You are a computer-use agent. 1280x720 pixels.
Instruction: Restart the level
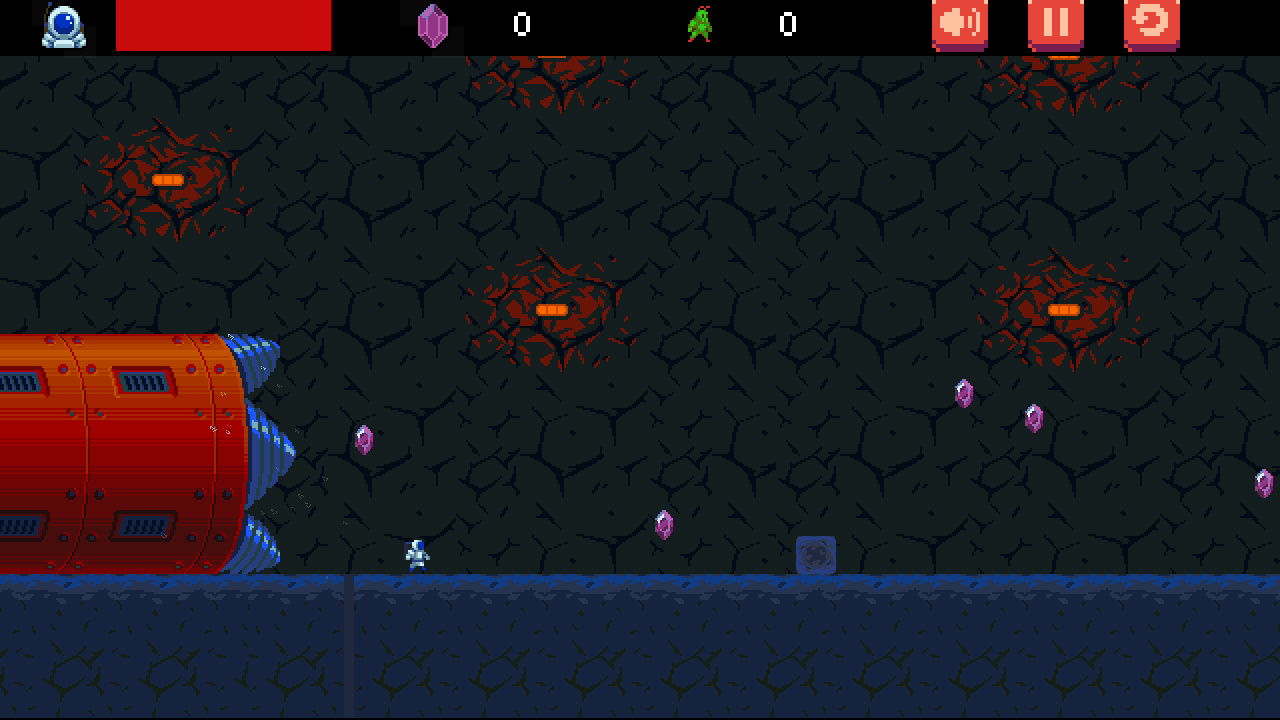coord(1150,24)
